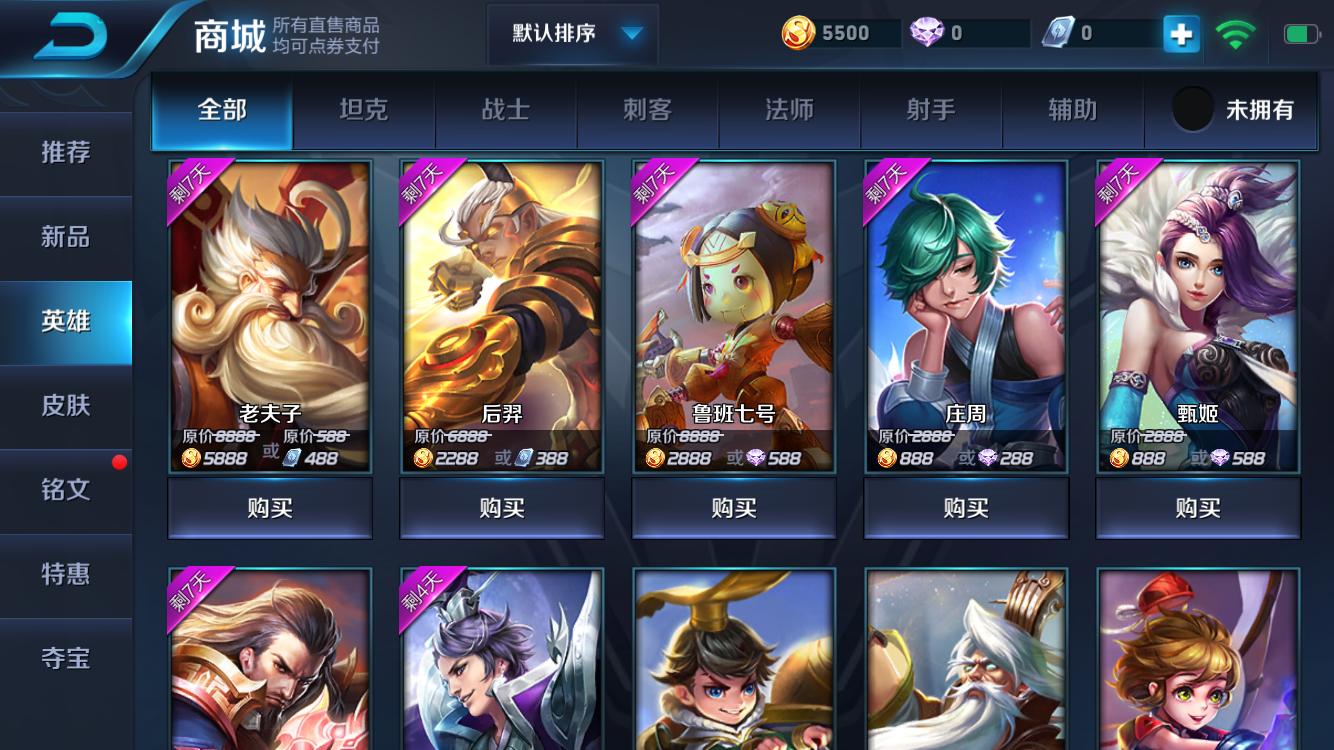Tap the blue plus to add currency

point(1181,32)
